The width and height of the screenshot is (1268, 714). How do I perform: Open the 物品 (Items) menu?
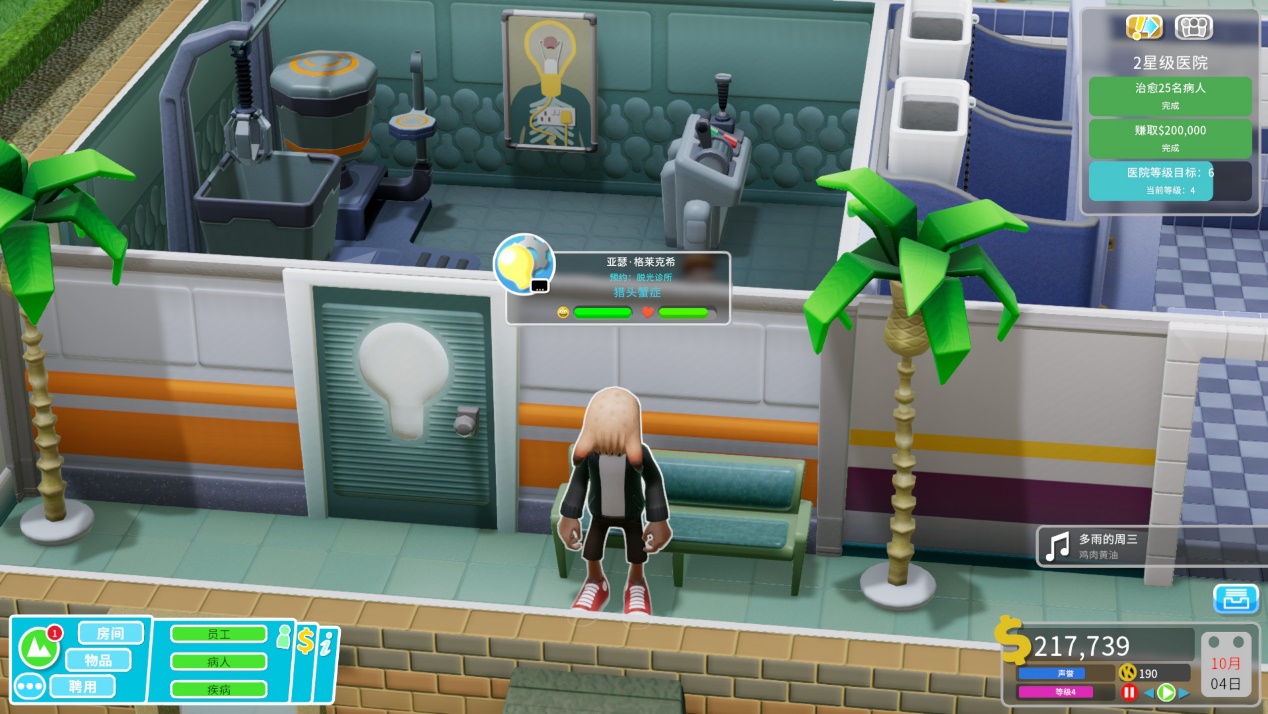click(x=98, y=660)
